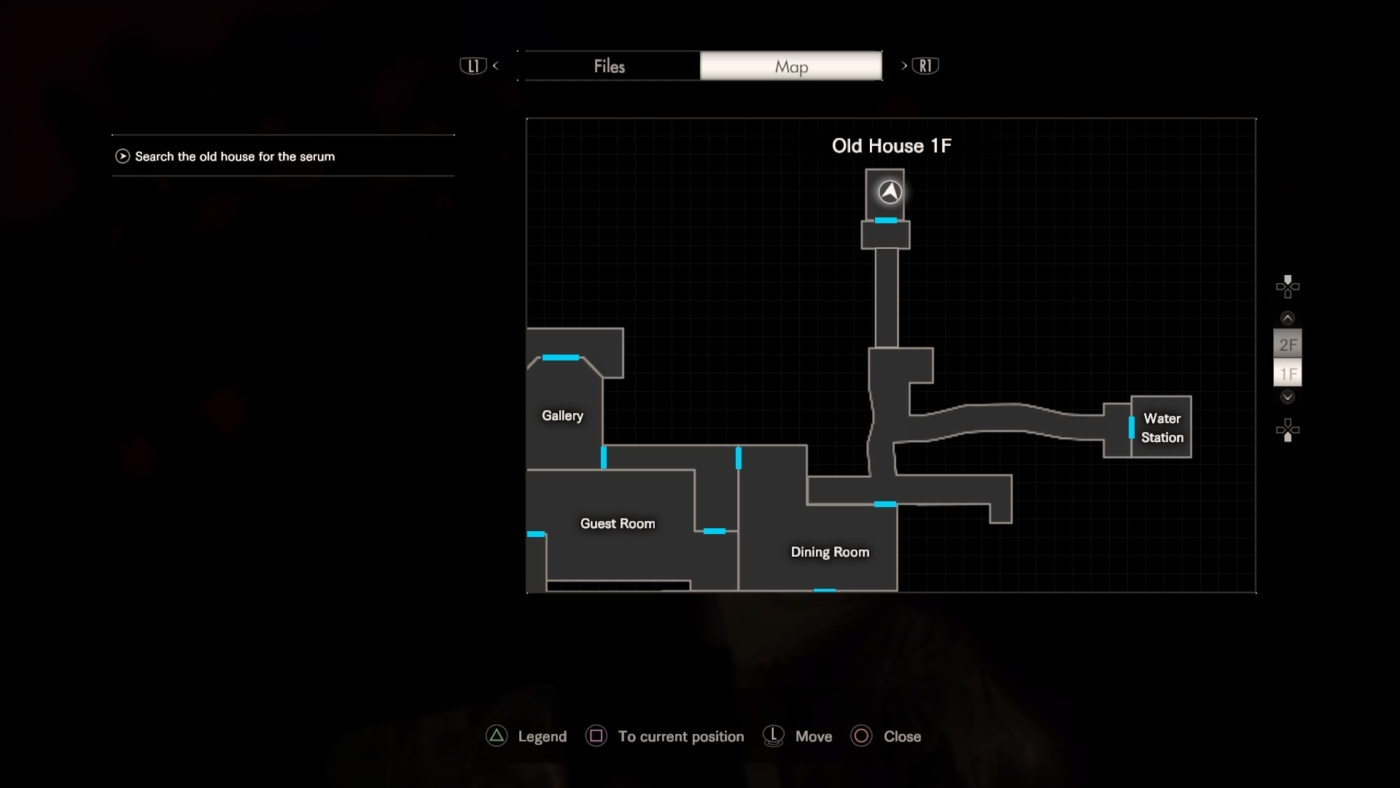
Task: Click the down arrow below the floor selector
Action: [1288, 398]
